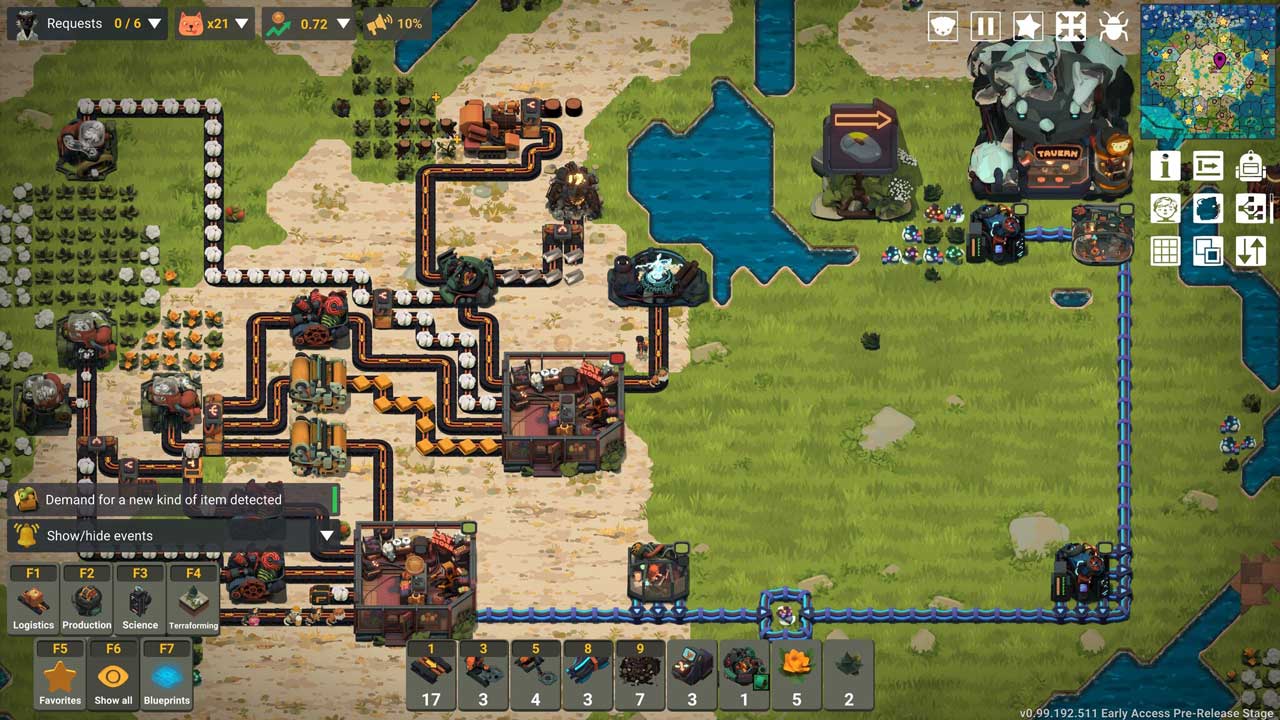Screen dimensions: 1280x720
Task: Choose the orange flower hotbar slot
Action: click(x=796, y=675)
